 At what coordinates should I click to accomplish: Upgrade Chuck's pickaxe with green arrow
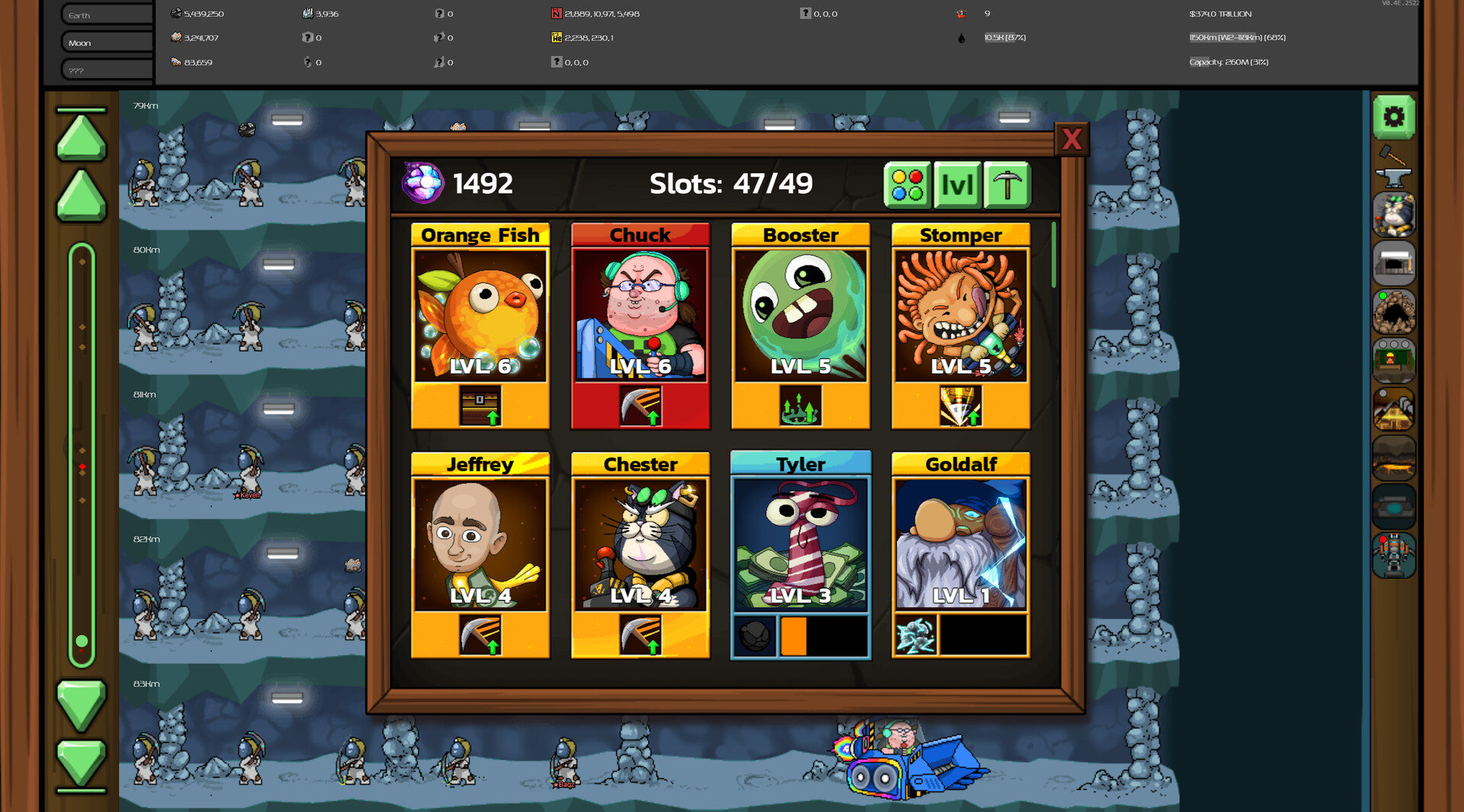[640, 406]
